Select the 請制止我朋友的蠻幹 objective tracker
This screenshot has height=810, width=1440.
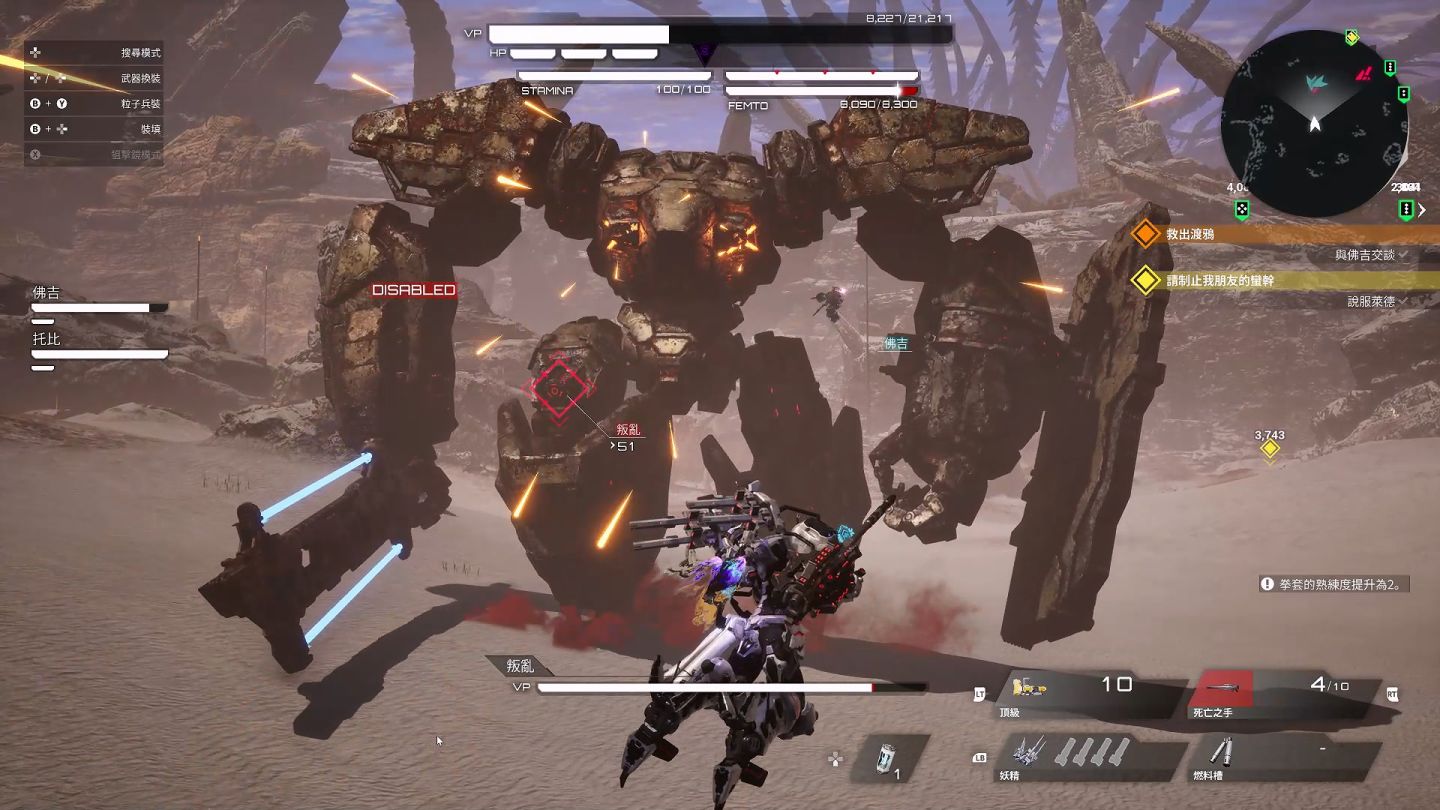(x=1230, y=281)
